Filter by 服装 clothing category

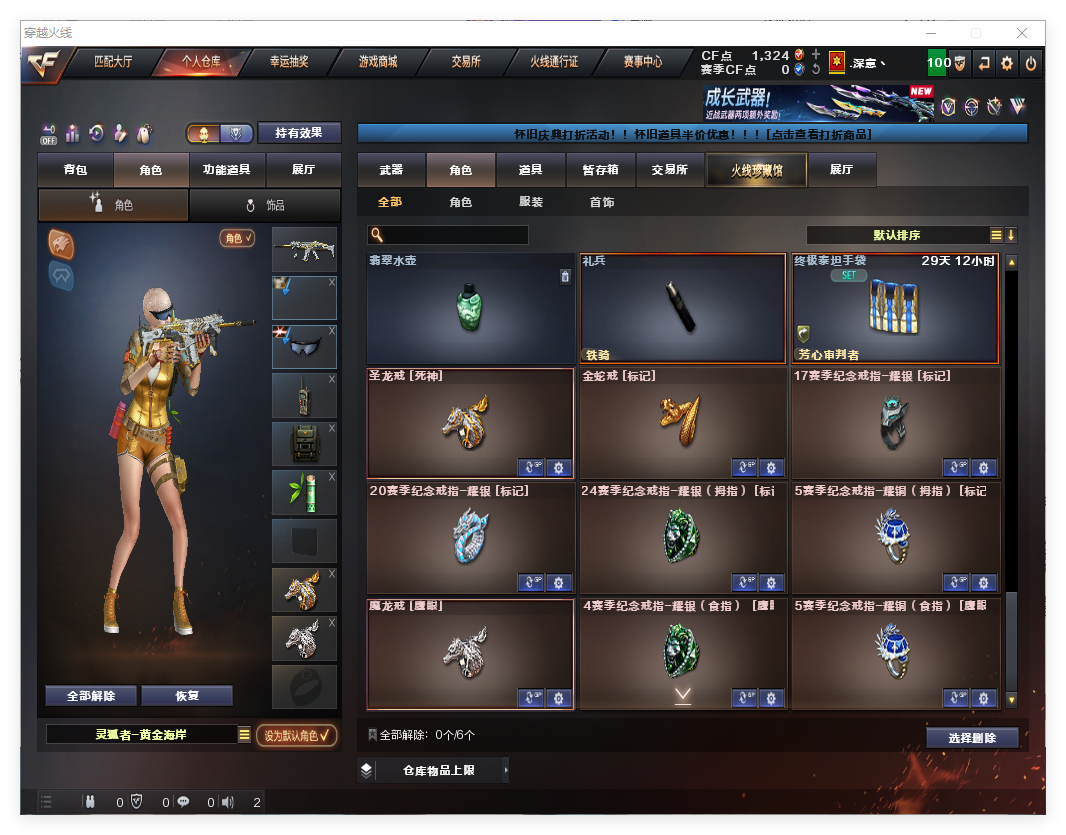pyautogui.click(x=531, y=202)
